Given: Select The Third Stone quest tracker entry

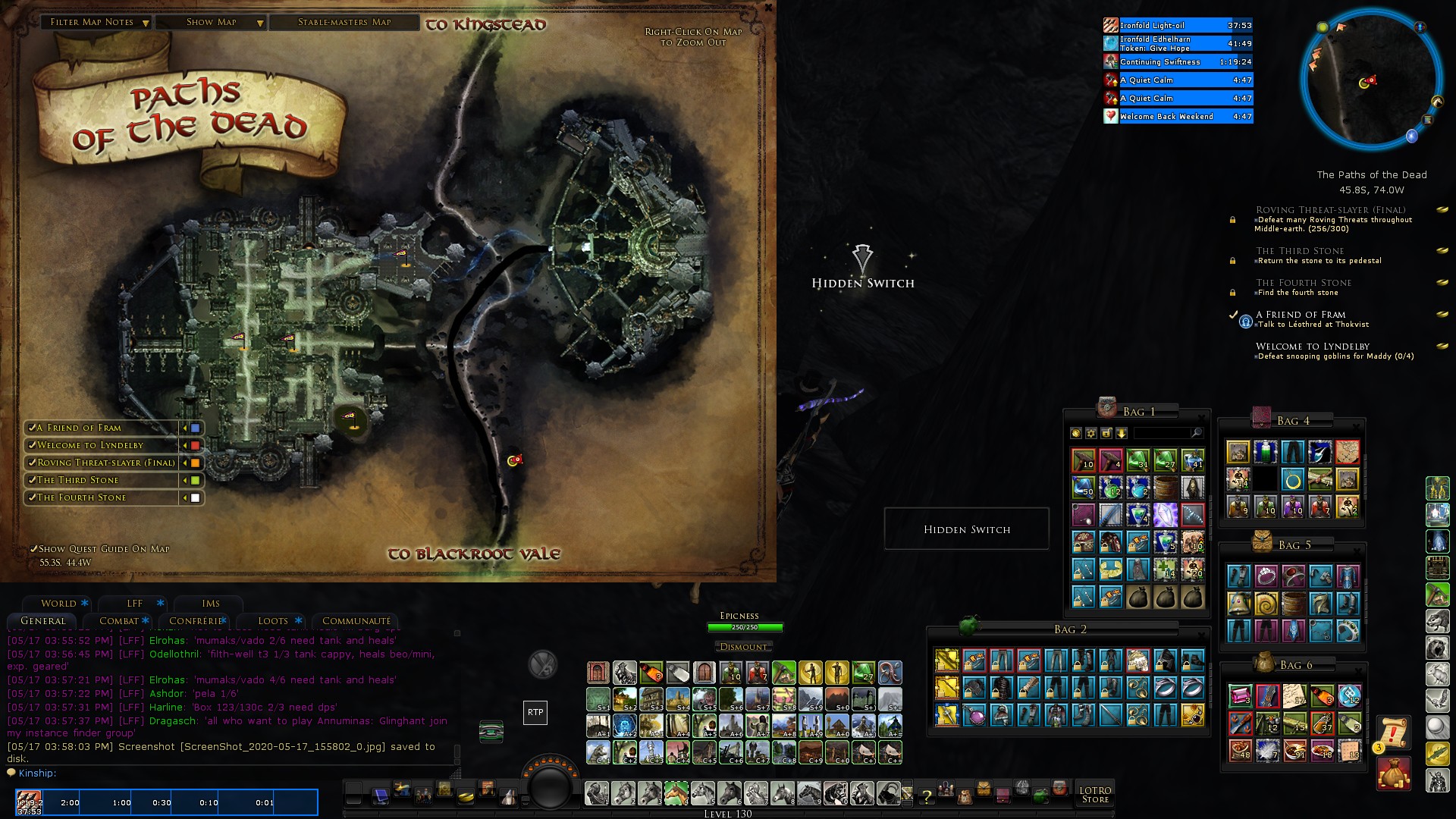Looking at the screenshot, I should [x=1300, y=251].
